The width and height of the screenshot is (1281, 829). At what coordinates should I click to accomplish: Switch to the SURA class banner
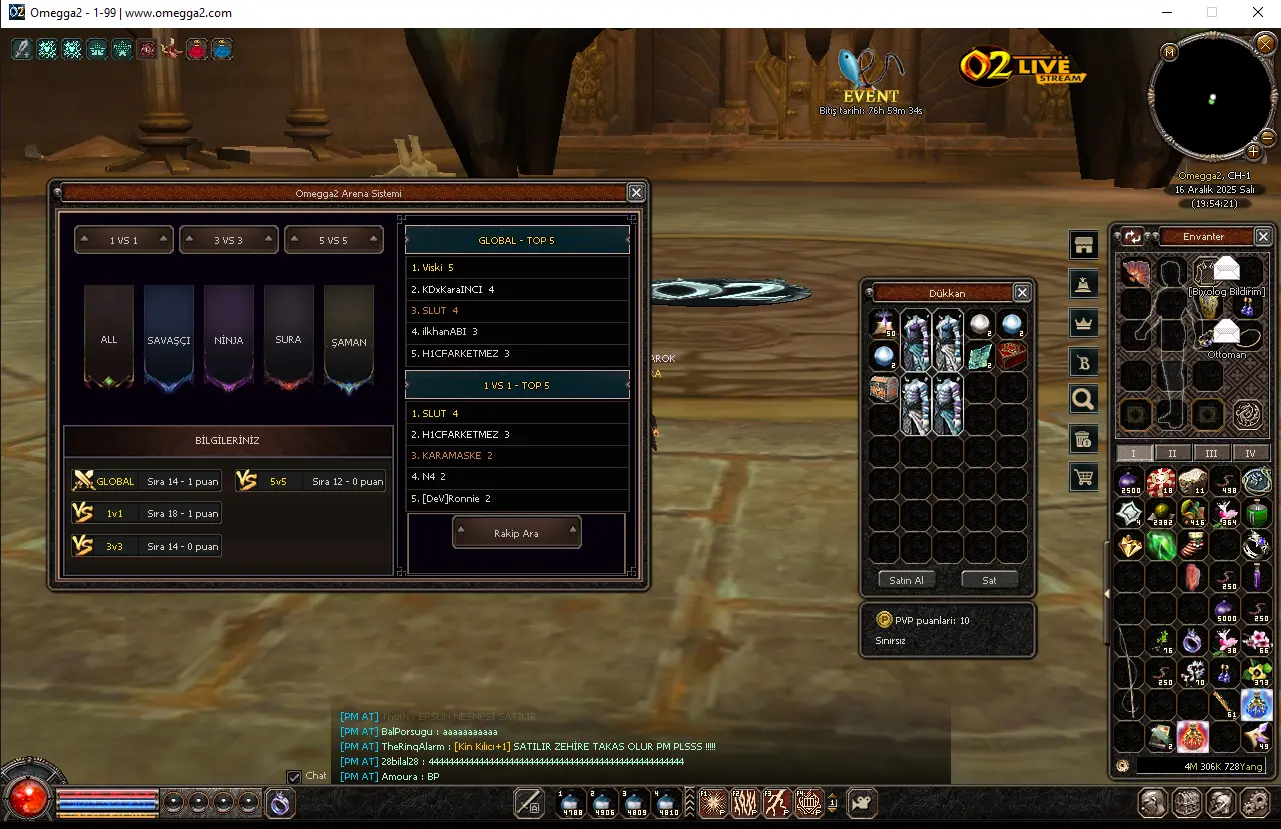288,338
